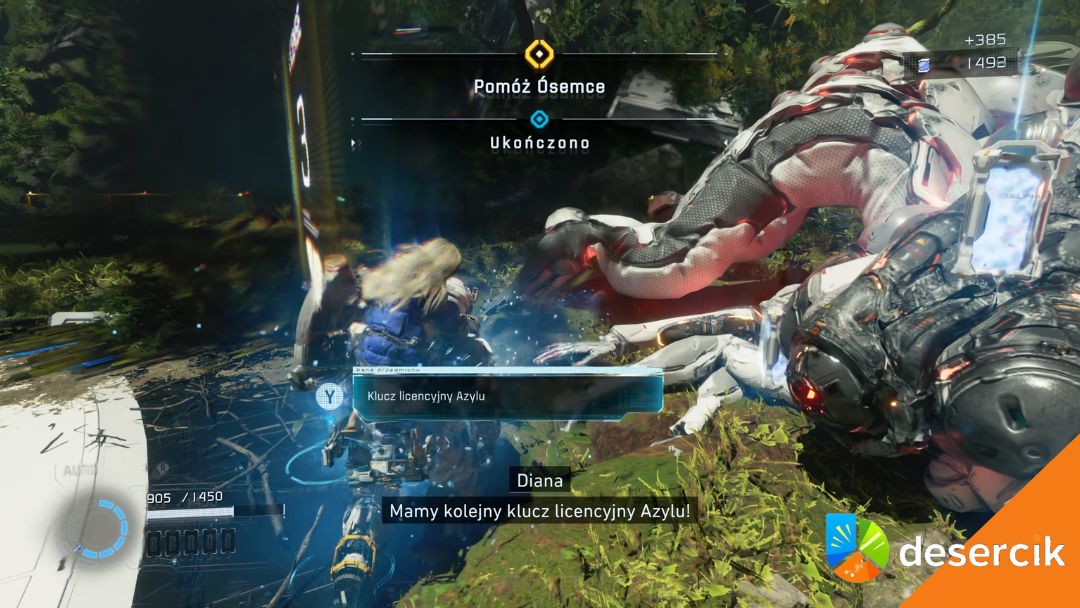The height and width of the screenshot is (608, 1080).
Task: Click the blue Ukończono status icon
Action: [x=539, y=120]
